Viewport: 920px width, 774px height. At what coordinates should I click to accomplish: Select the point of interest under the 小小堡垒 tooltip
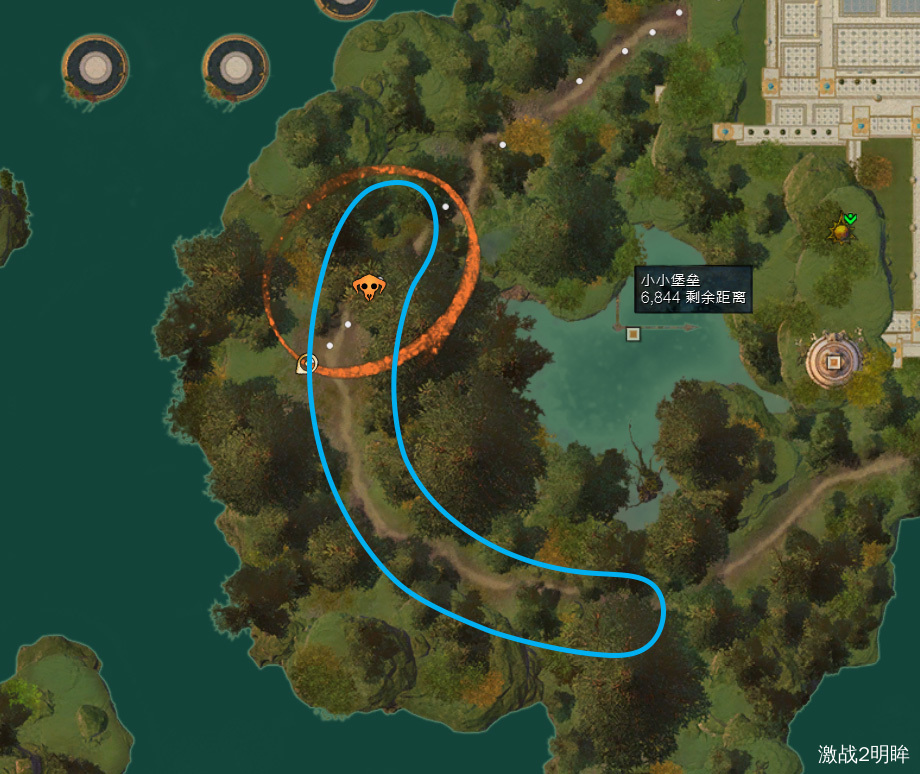tap(633, 333)
